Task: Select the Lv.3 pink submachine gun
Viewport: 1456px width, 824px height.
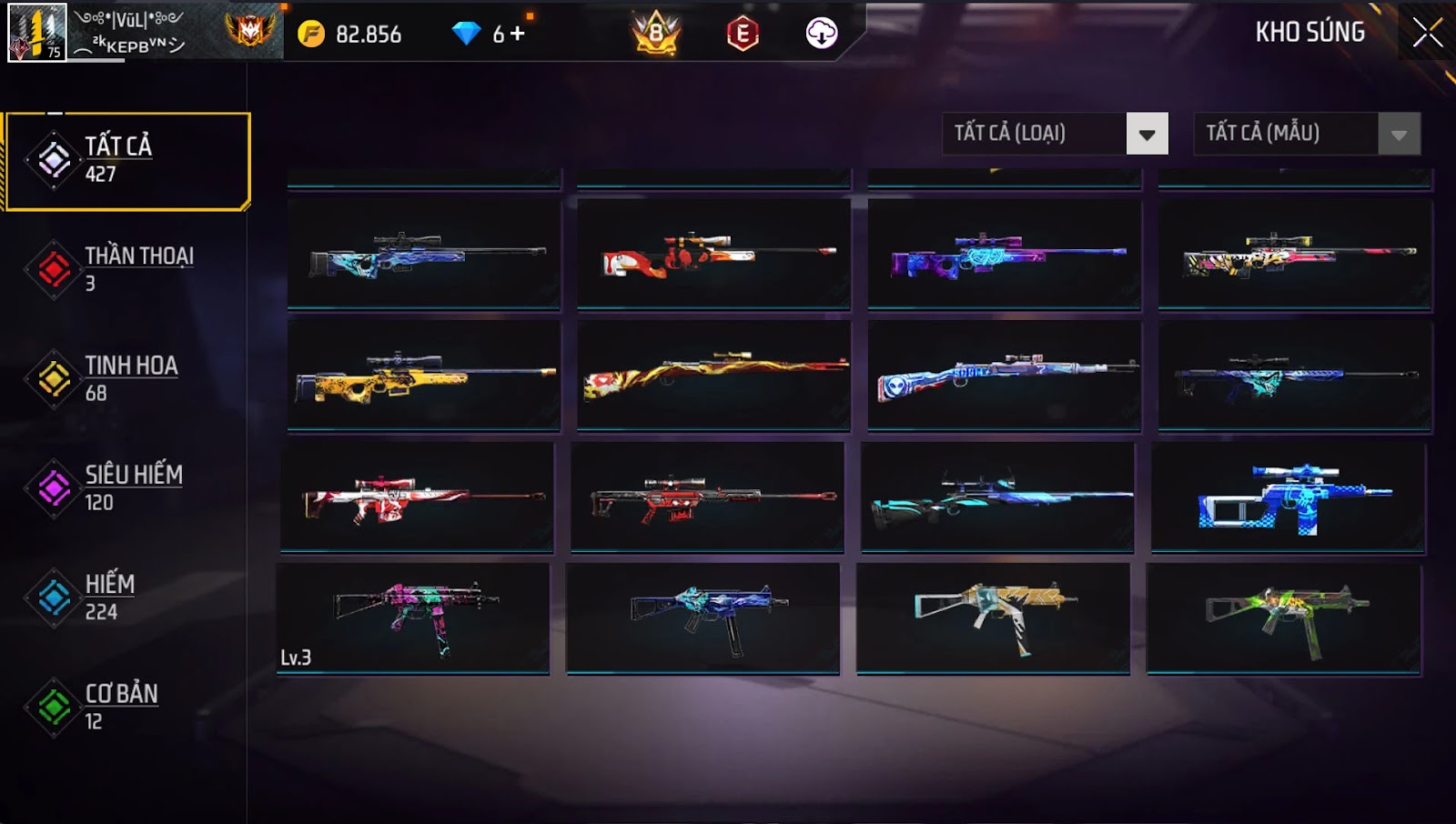Action: pos(413,618)
